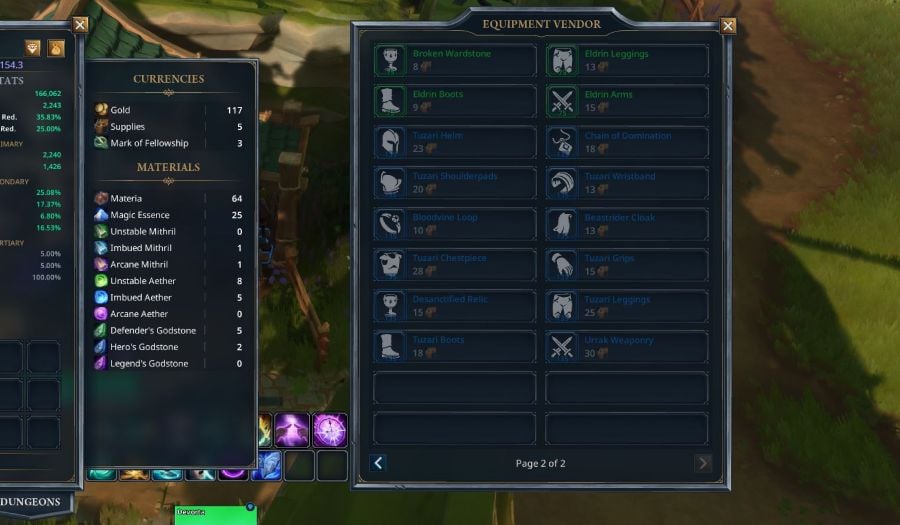Purchase the Eldrin Boots

coord(454,101)
